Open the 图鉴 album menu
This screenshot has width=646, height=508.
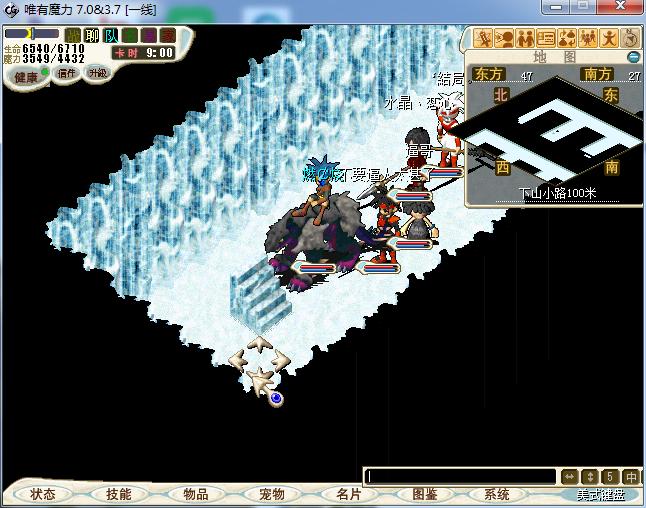coord(424,494)
